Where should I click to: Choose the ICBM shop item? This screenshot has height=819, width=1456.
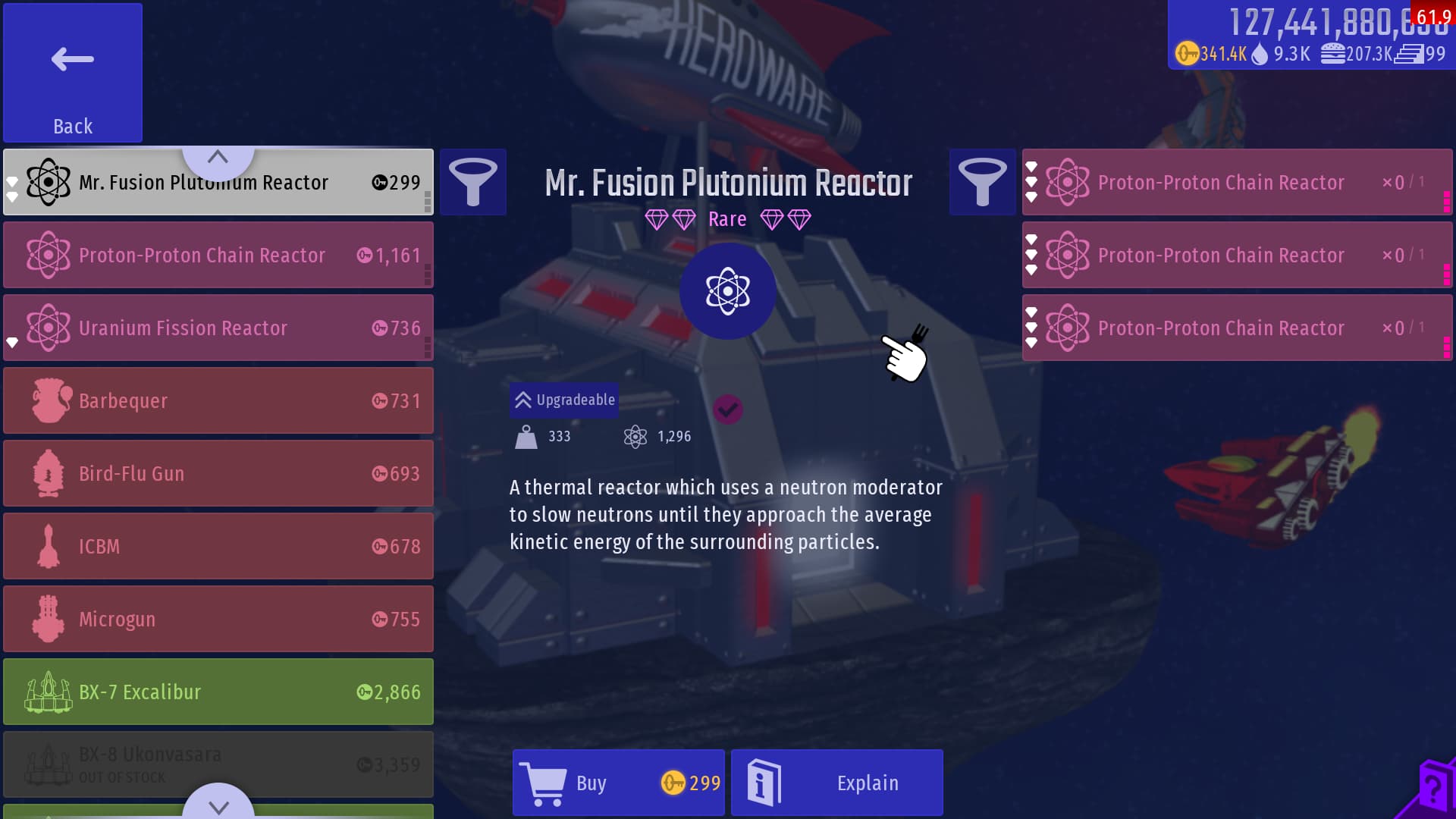(218, 546)
